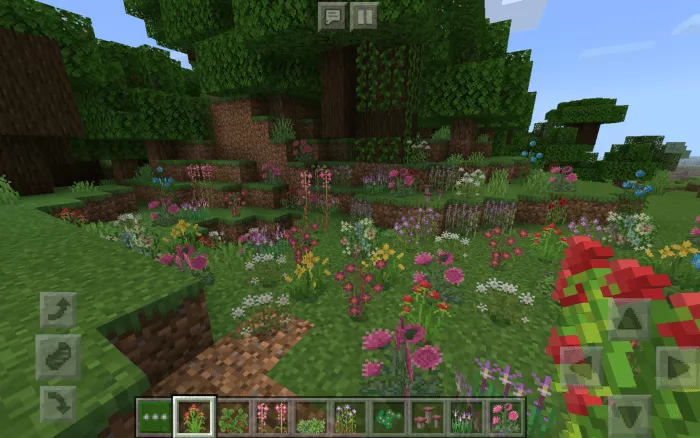Viewport: 700px width, 438px height.
Task: Tap the strafe left arrow
Action: point(582,366)
